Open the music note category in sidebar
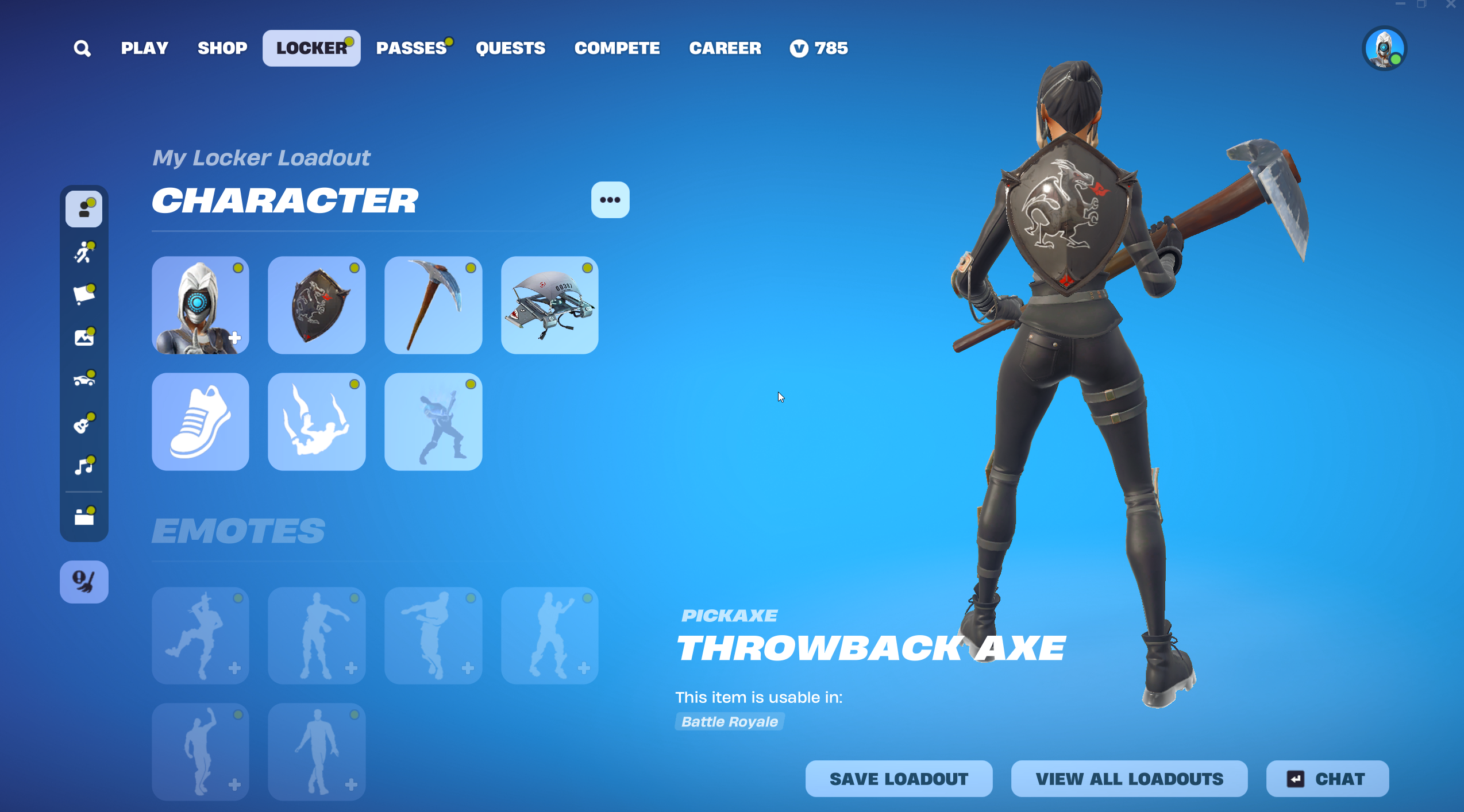This screenshot has width=1464, height=812. pos(84,466)
